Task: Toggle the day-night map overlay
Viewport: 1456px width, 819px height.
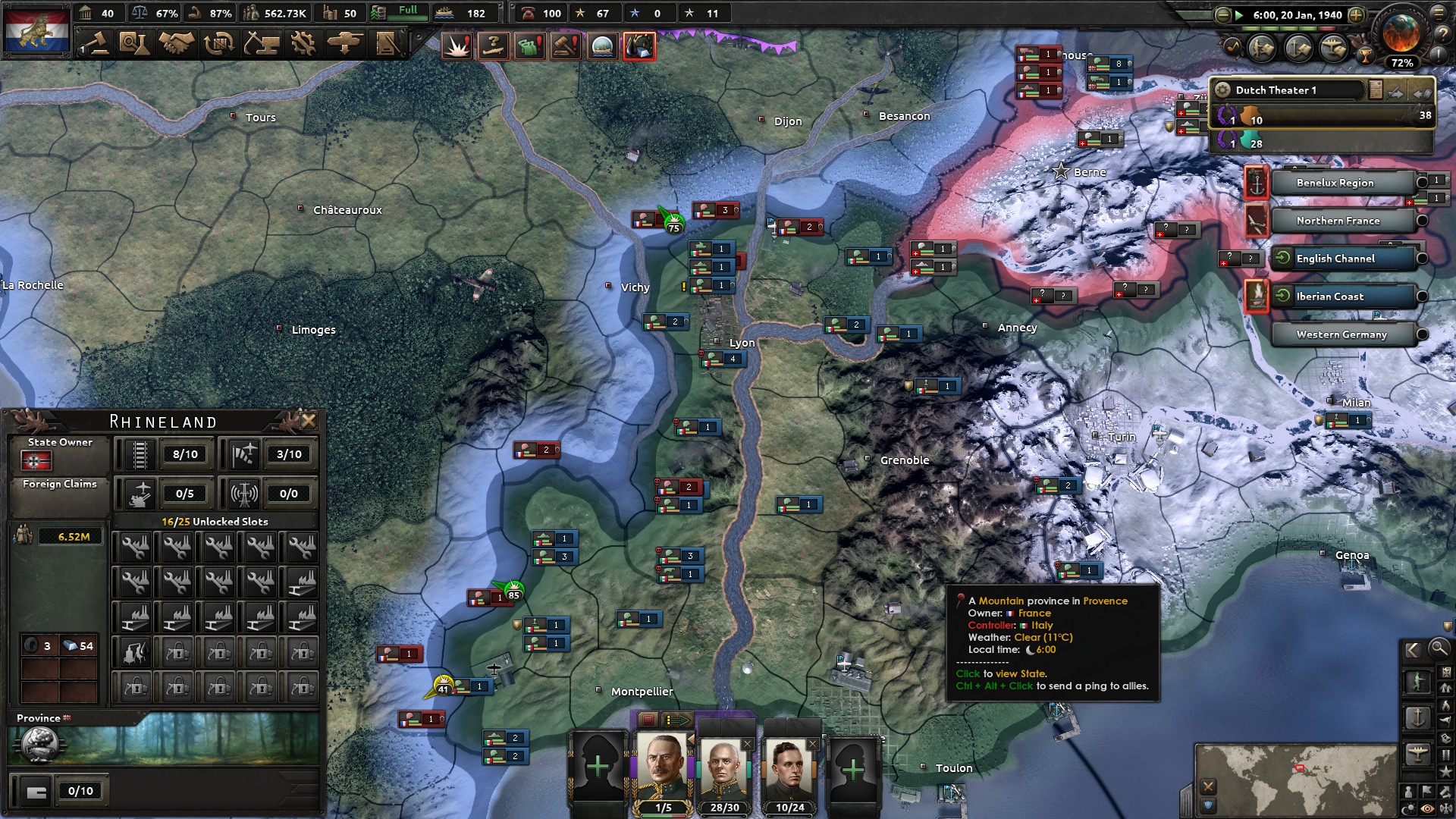Action: (1407, 808)
